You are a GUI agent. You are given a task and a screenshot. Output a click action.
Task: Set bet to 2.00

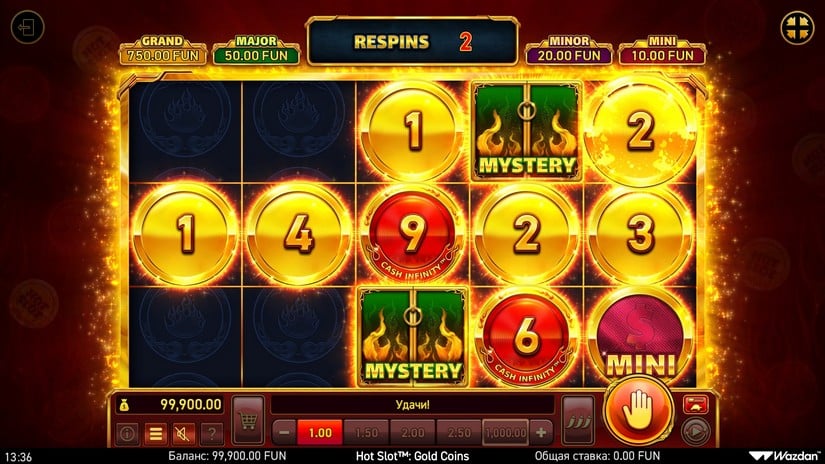(x=411, y=433)
